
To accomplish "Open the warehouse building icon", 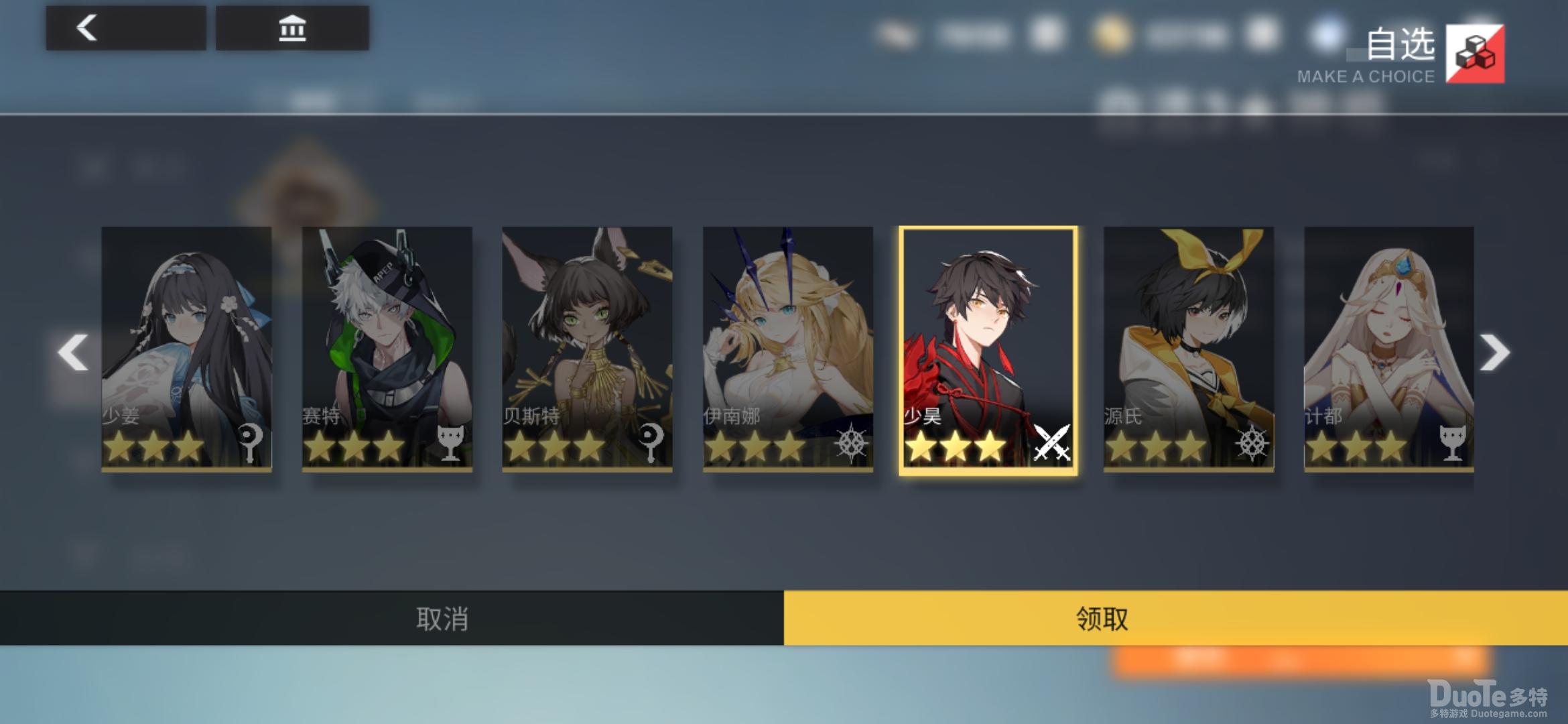I will (x=291, y=28).
